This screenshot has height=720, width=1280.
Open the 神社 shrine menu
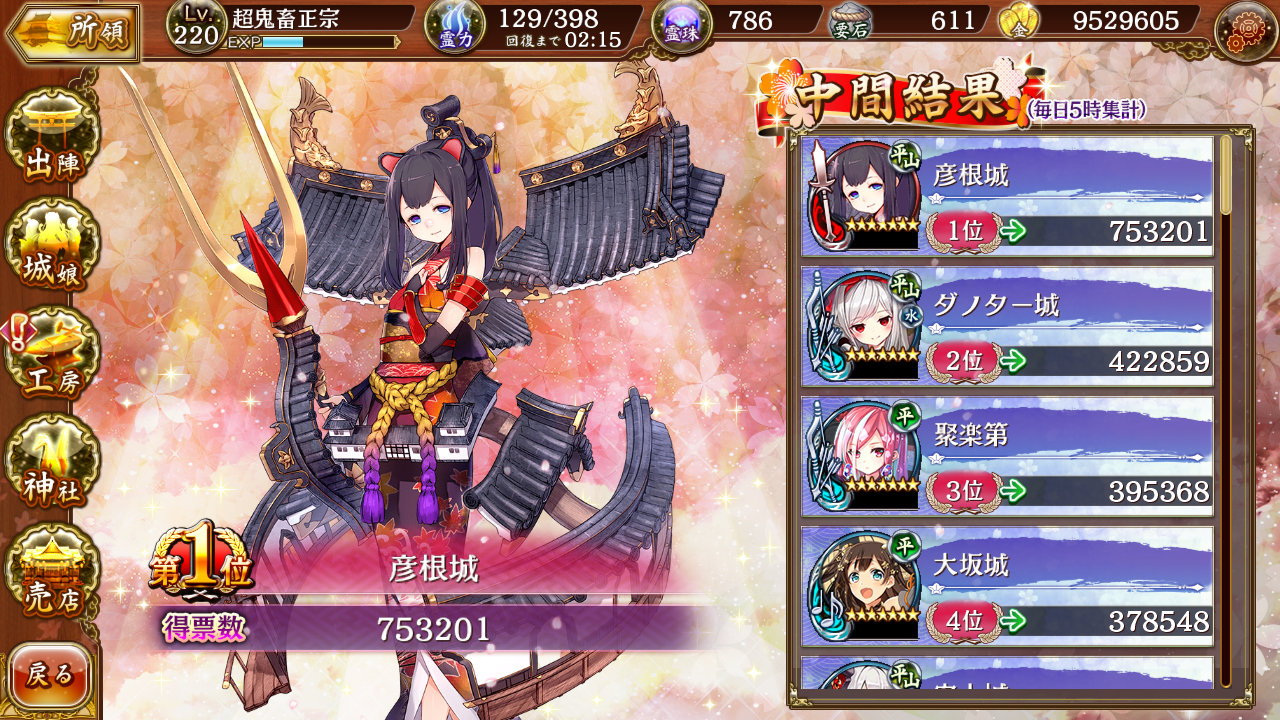(x=52, y=463)
